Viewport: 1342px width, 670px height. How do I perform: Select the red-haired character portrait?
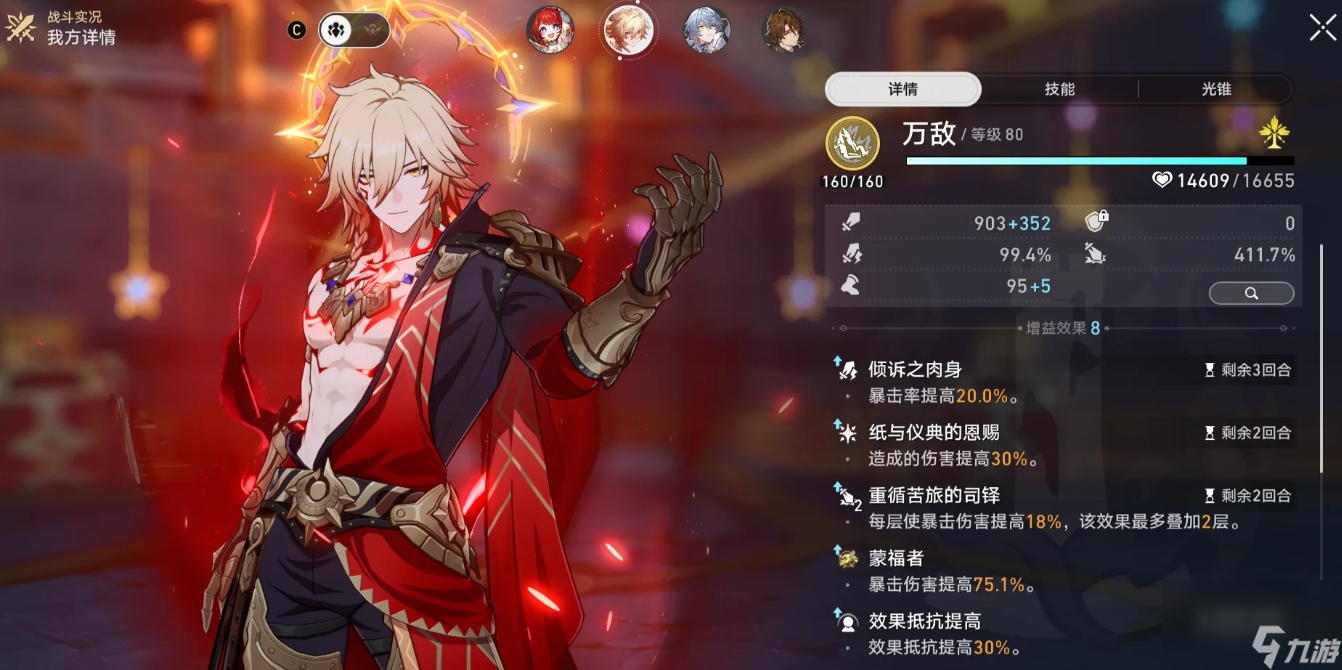550,30
